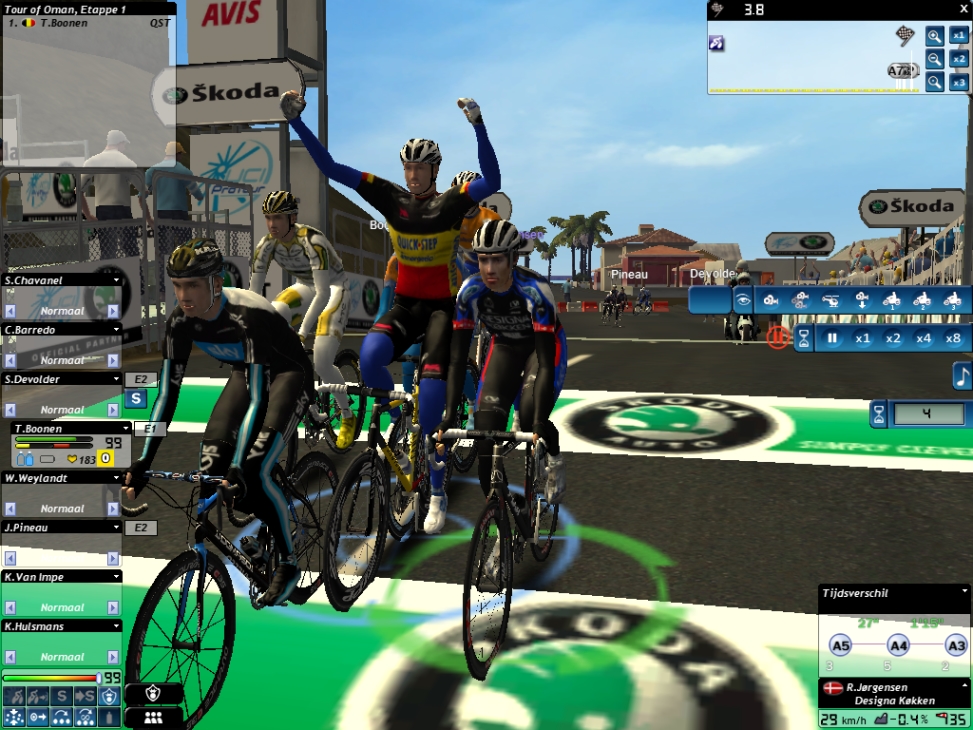Image resolution: width=973 pixels, height=730 pixels.
Task: Pause the race simulation
Action: [832, 339]
